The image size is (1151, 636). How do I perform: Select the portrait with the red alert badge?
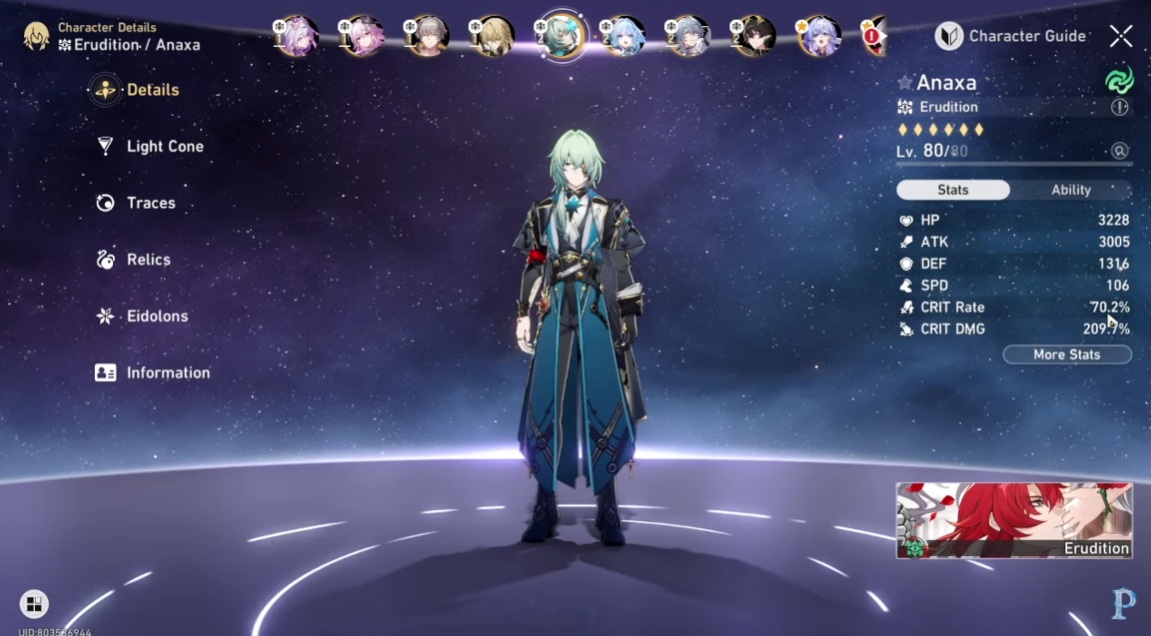click(874, 36)
